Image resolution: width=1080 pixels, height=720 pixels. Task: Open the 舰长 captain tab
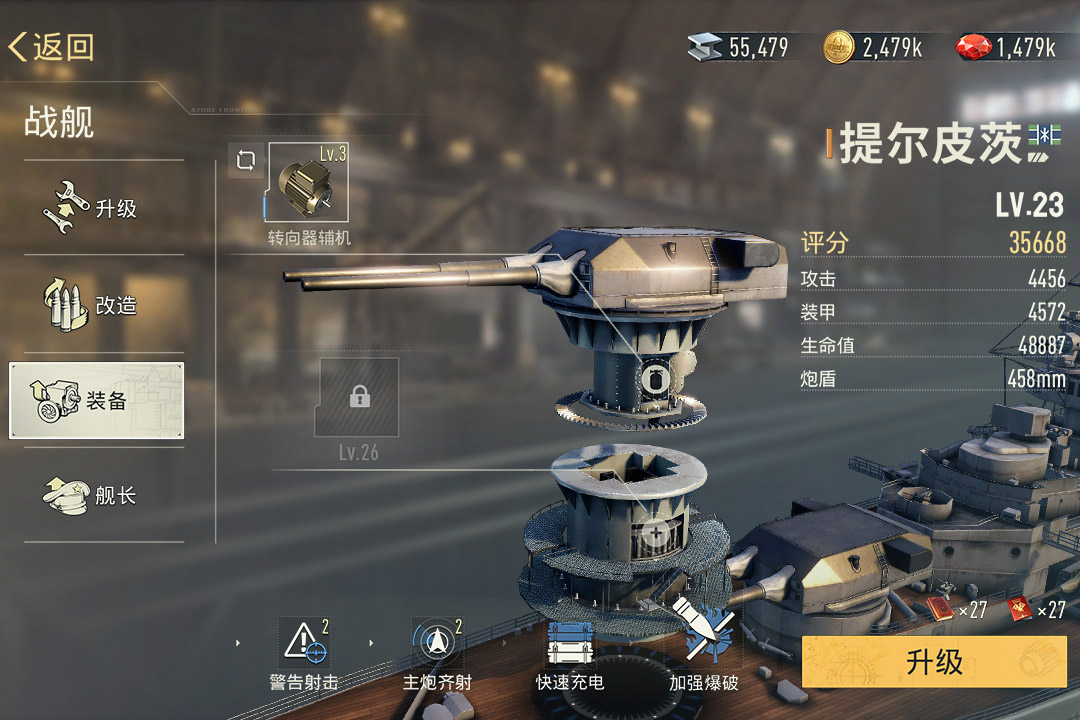[97, 495]
